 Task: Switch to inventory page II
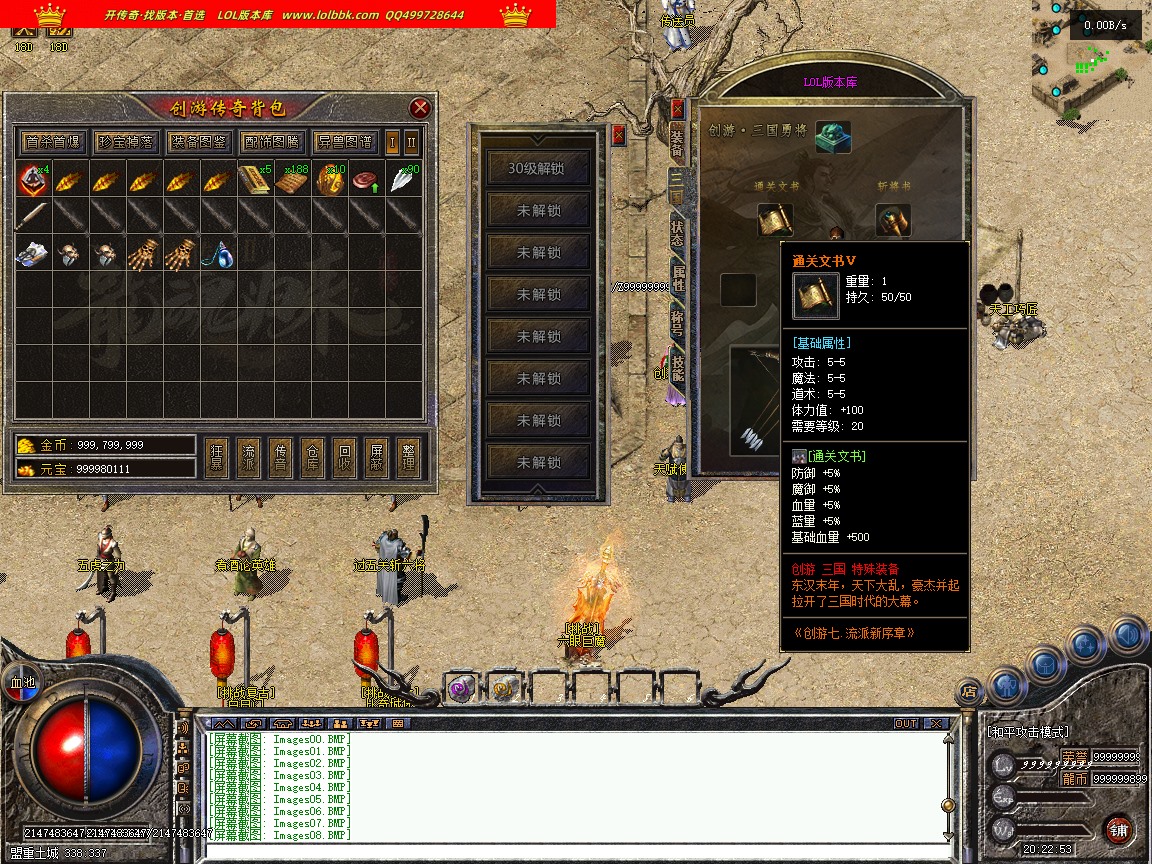pos(411,142)
